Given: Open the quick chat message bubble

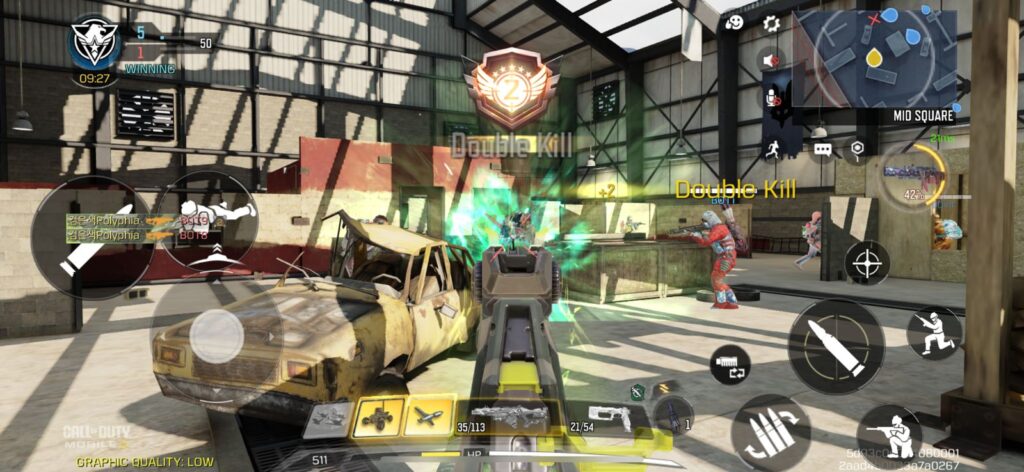Looking at the screenshot, I should click(x=823, y=149).
